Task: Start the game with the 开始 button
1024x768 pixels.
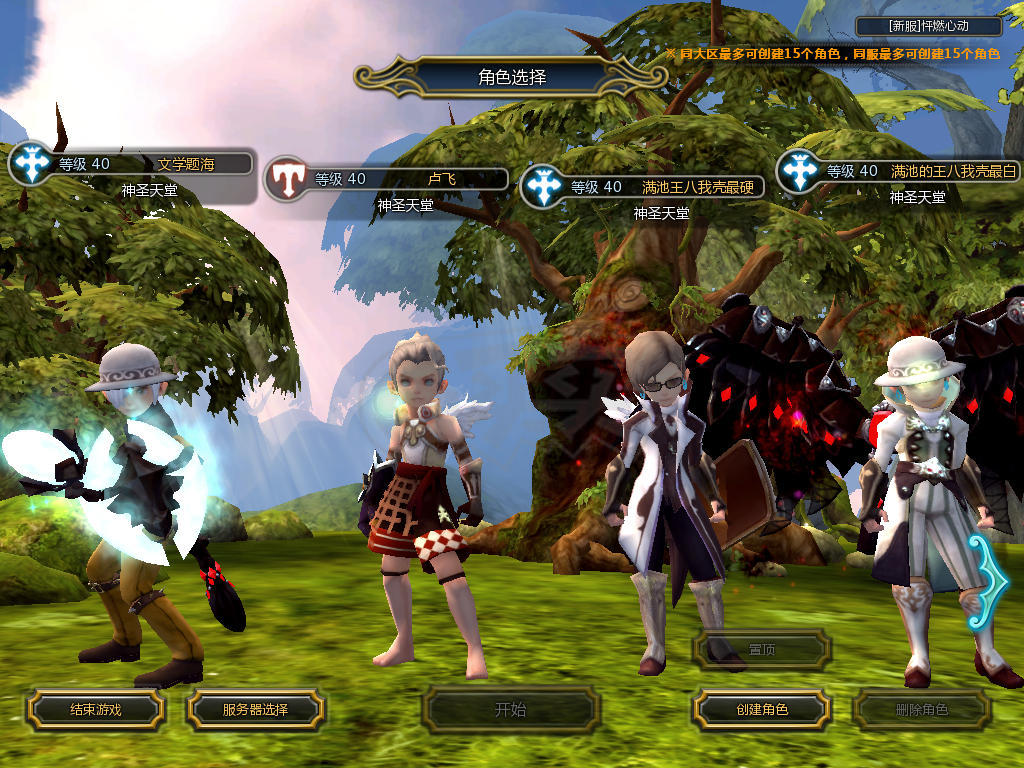Action: coord(510,710)
